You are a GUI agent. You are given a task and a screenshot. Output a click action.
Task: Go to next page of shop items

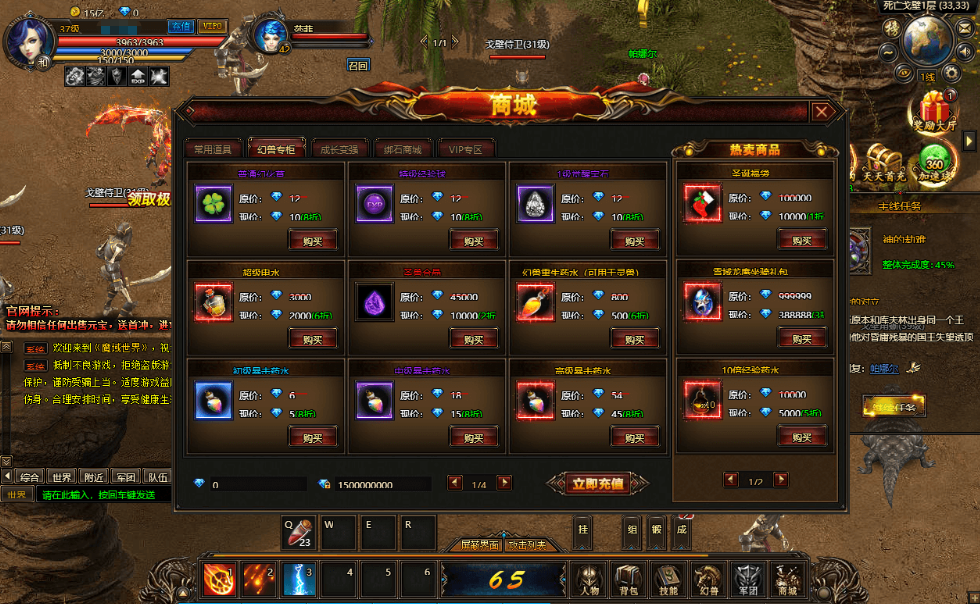pyautogui.click(x=504, y=483)
